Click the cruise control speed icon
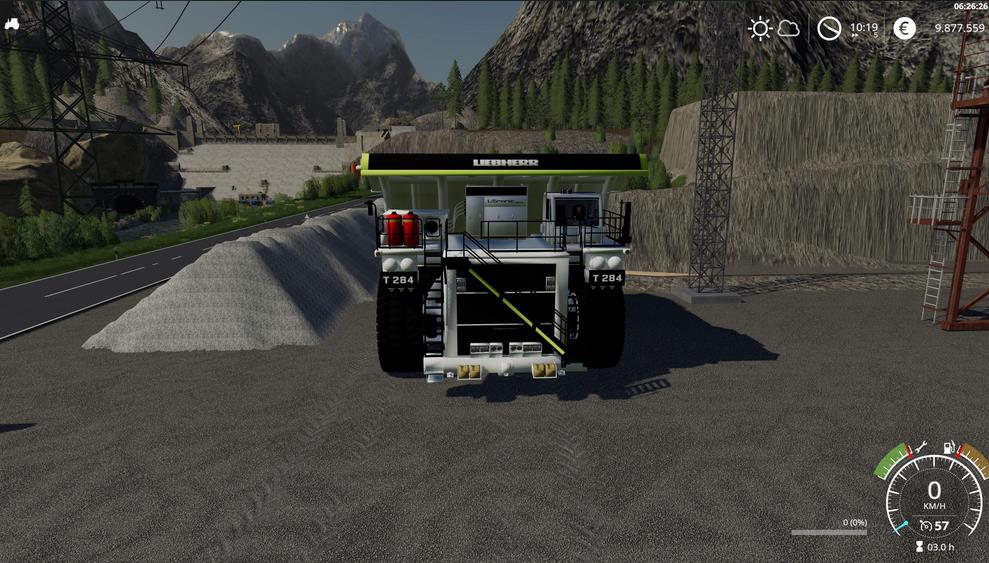 click(x=926, y=525)
